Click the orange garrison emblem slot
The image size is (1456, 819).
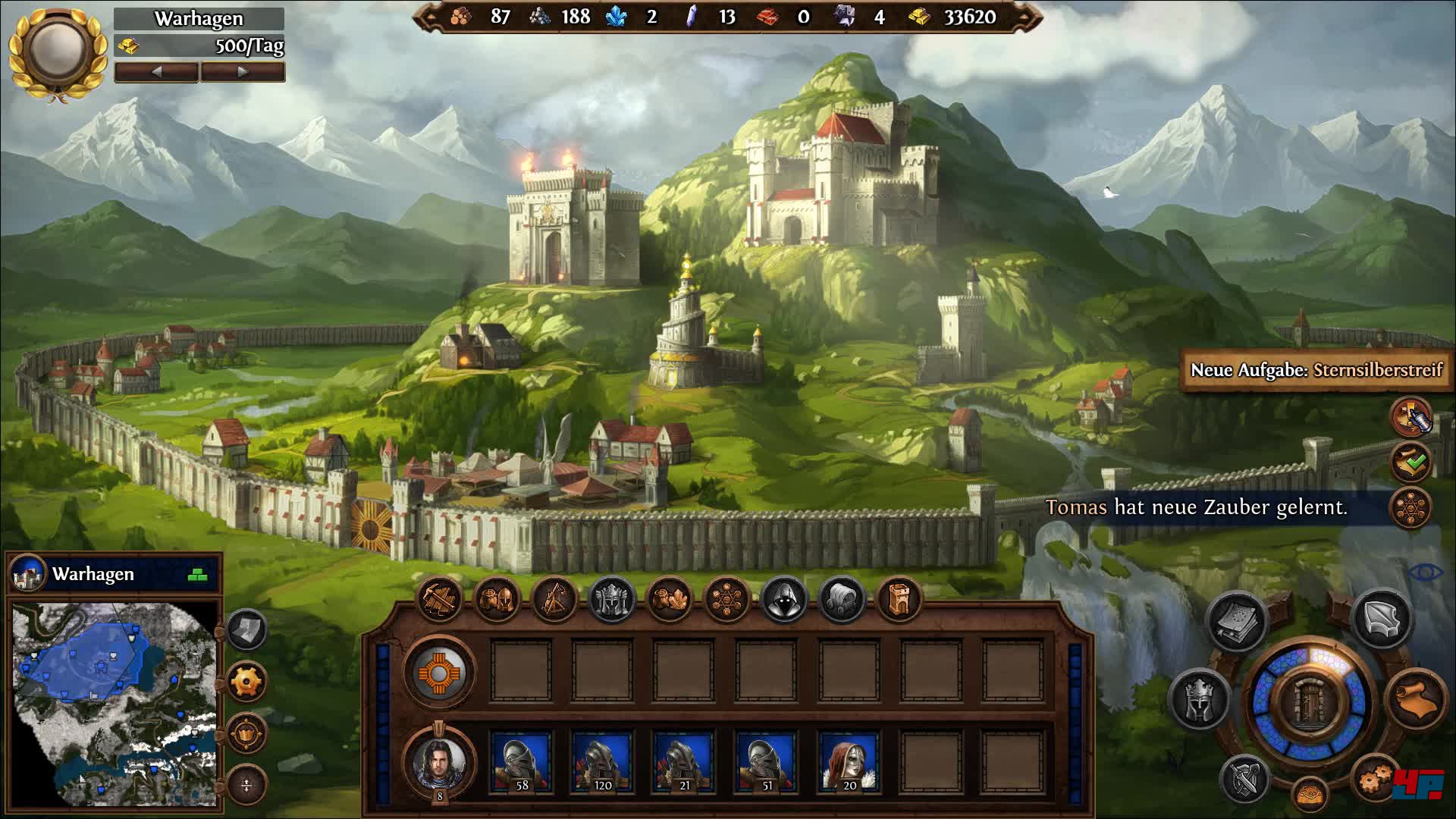click(440, 673)
